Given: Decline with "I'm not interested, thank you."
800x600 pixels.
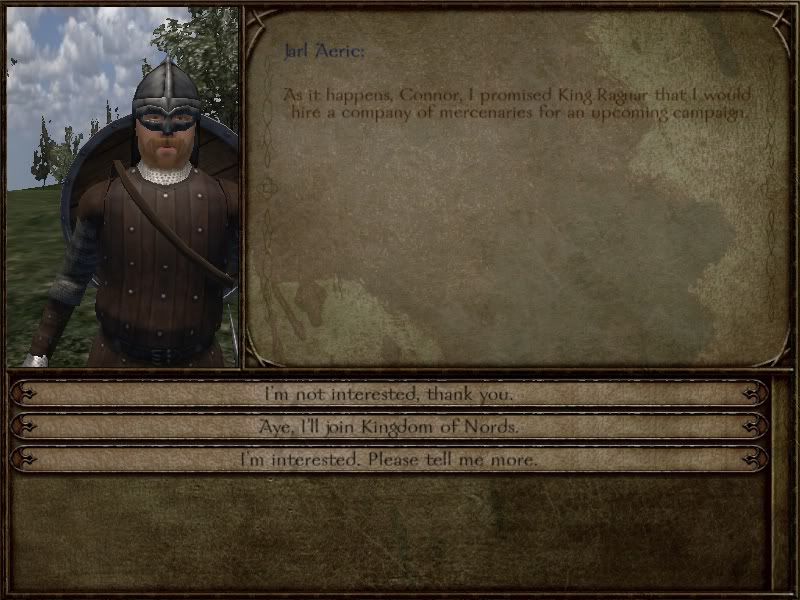Looking at the screenshot, I should tap(389, 393).
